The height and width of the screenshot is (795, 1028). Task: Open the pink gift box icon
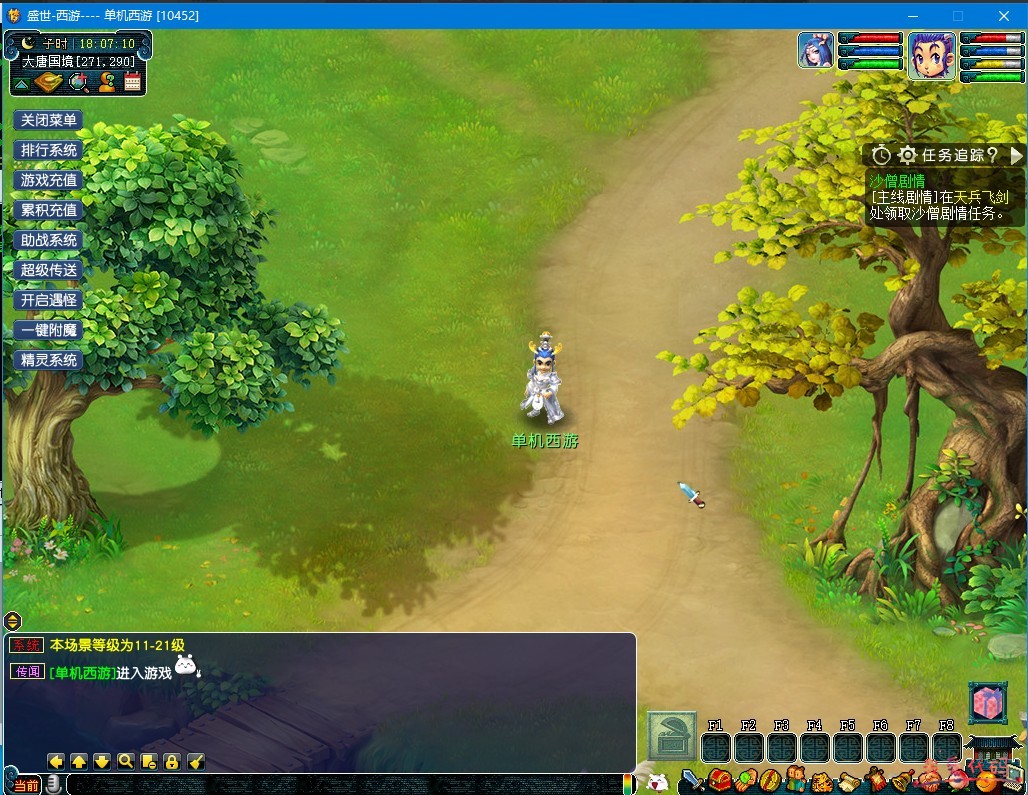tap(987, 704)
